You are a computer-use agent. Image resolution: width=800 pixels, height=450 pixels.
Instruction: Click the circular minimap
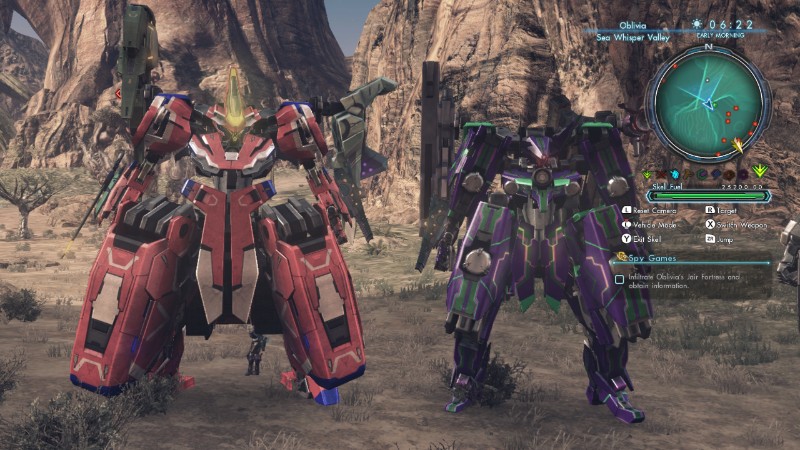[x=708, y=103]
